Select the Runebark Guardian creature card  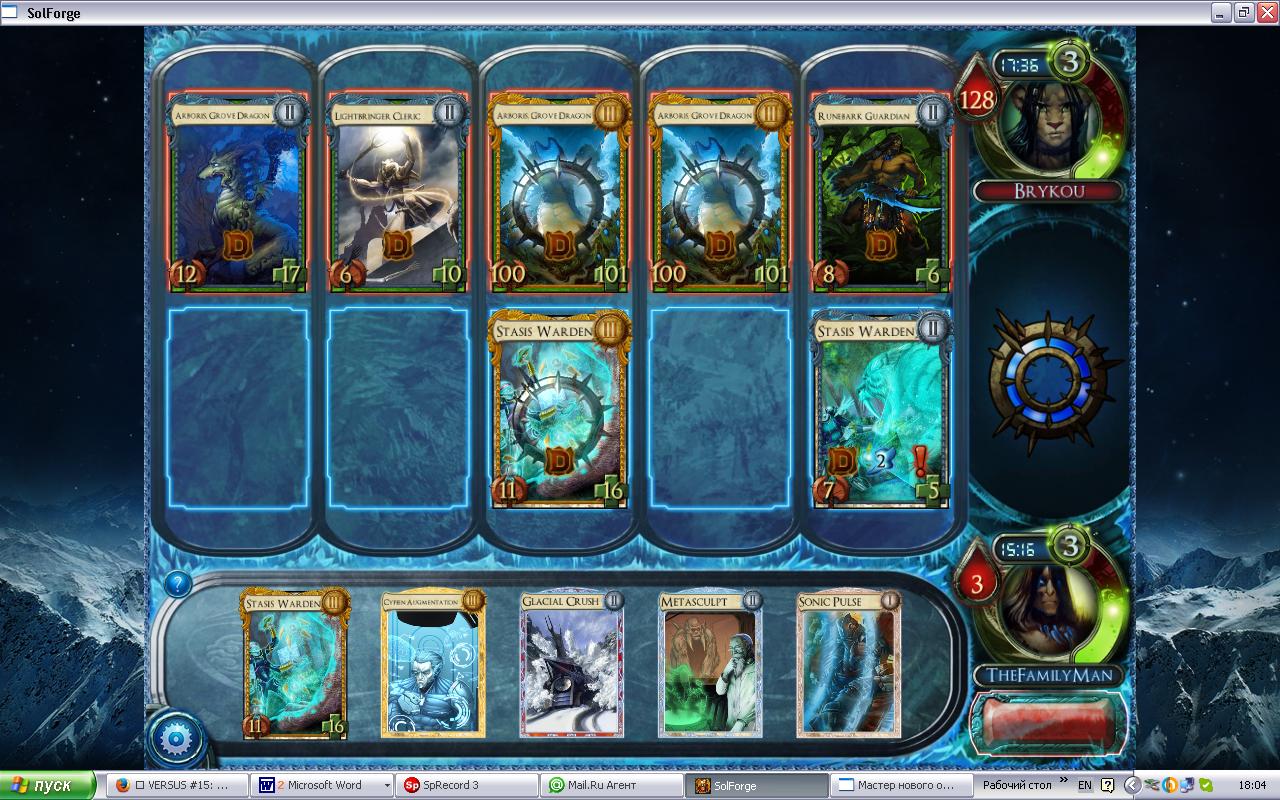click(880, 193)
